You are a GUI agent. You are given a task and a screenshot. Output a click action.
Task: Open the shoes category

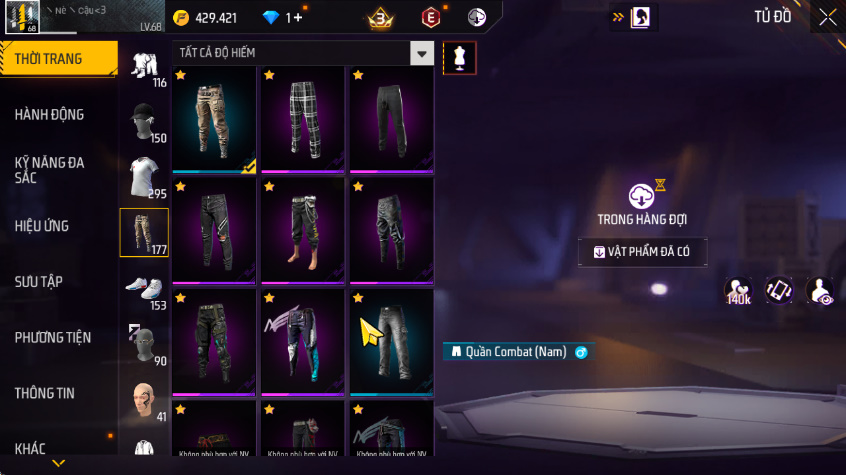point(145,290)
